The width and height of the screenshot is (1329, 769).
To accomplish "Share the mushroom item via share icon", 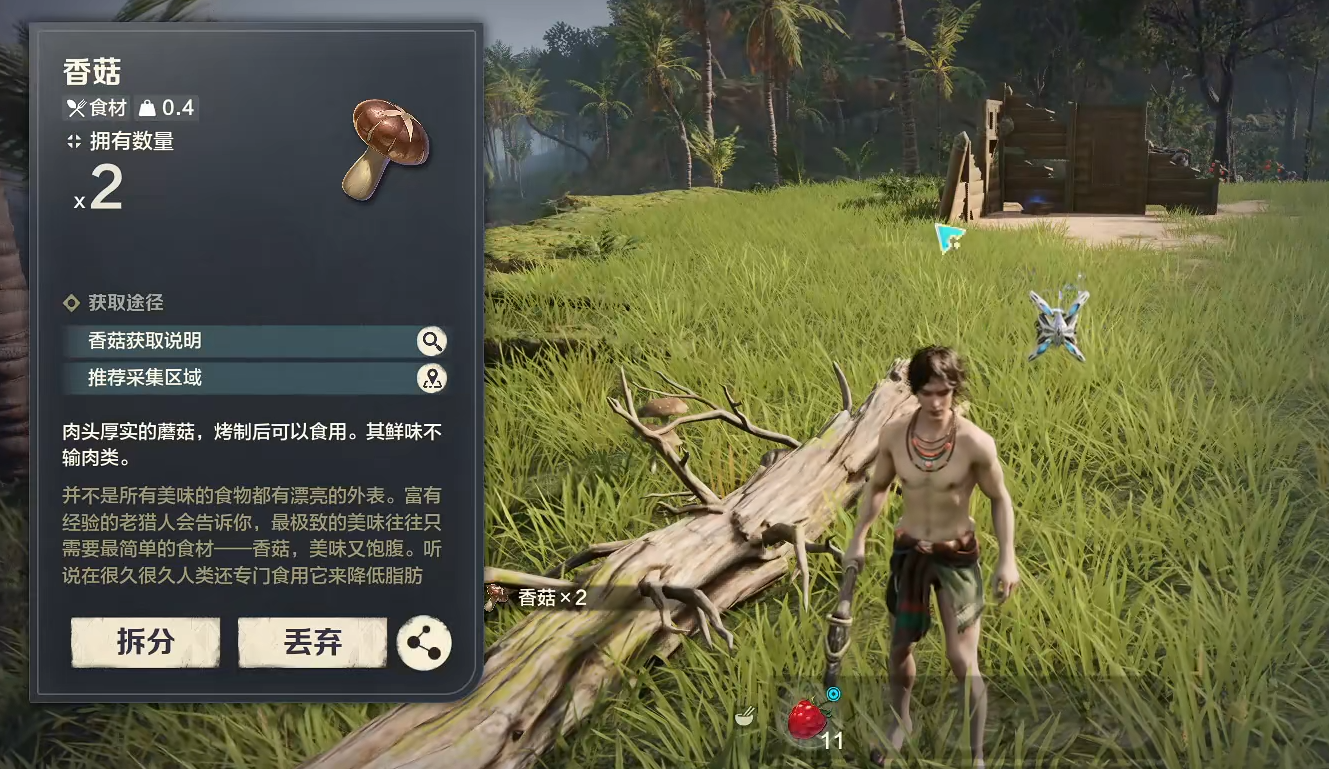I will pos(424,643).
